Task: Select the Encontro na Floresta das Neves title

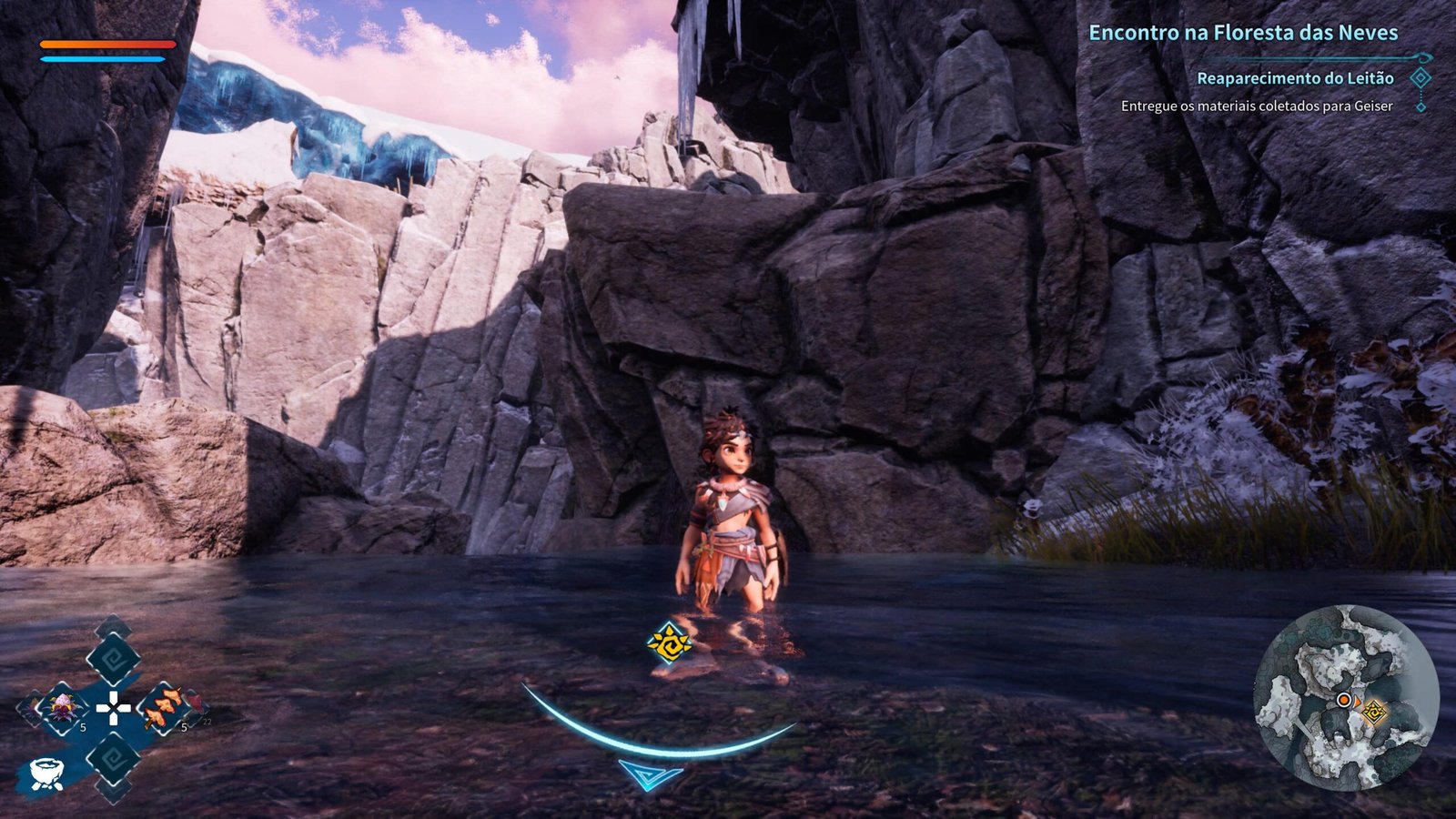Action: (x=1242, y=33)
